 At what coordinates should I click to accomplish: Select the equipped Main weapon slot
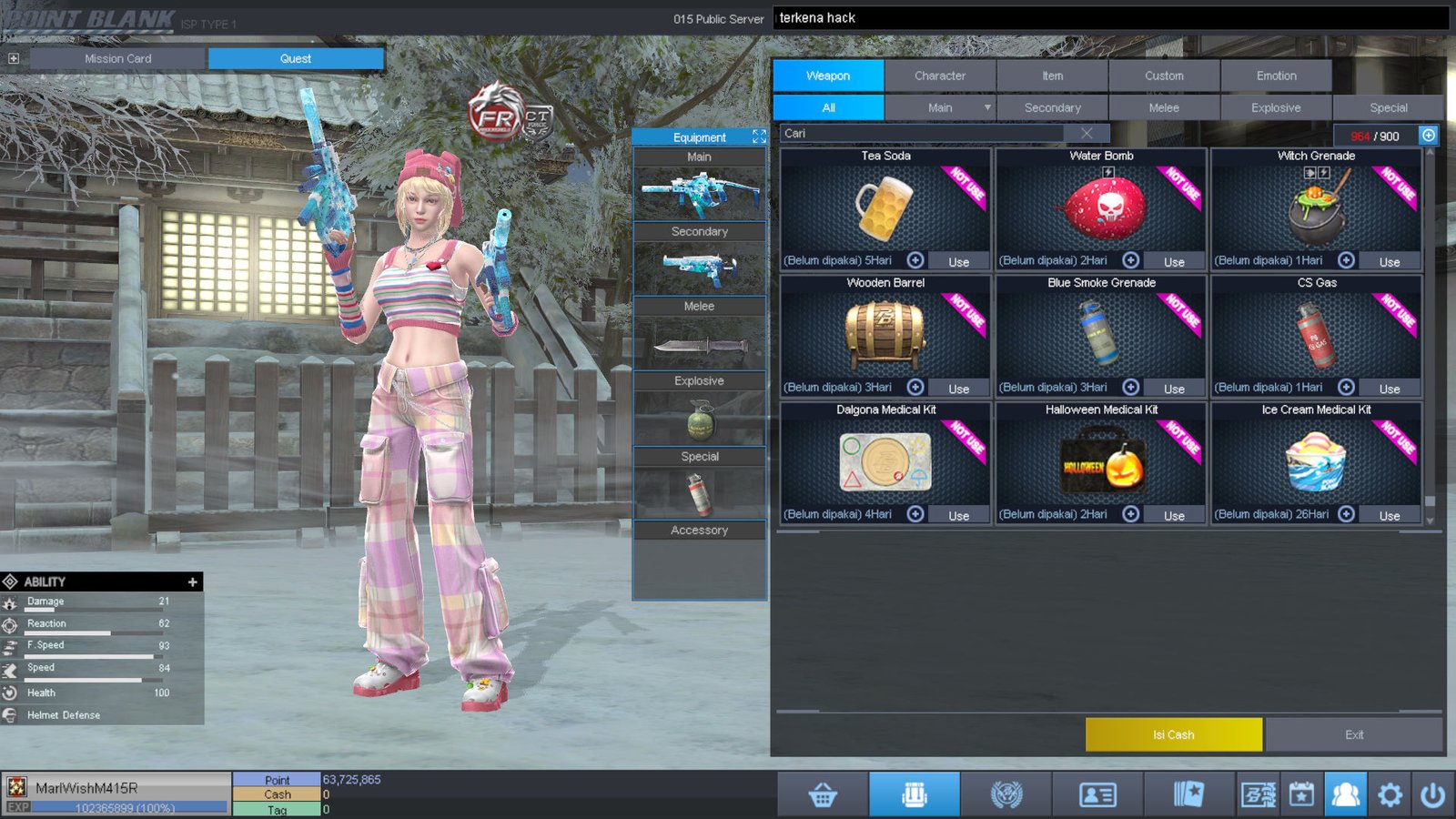(699, 194)
